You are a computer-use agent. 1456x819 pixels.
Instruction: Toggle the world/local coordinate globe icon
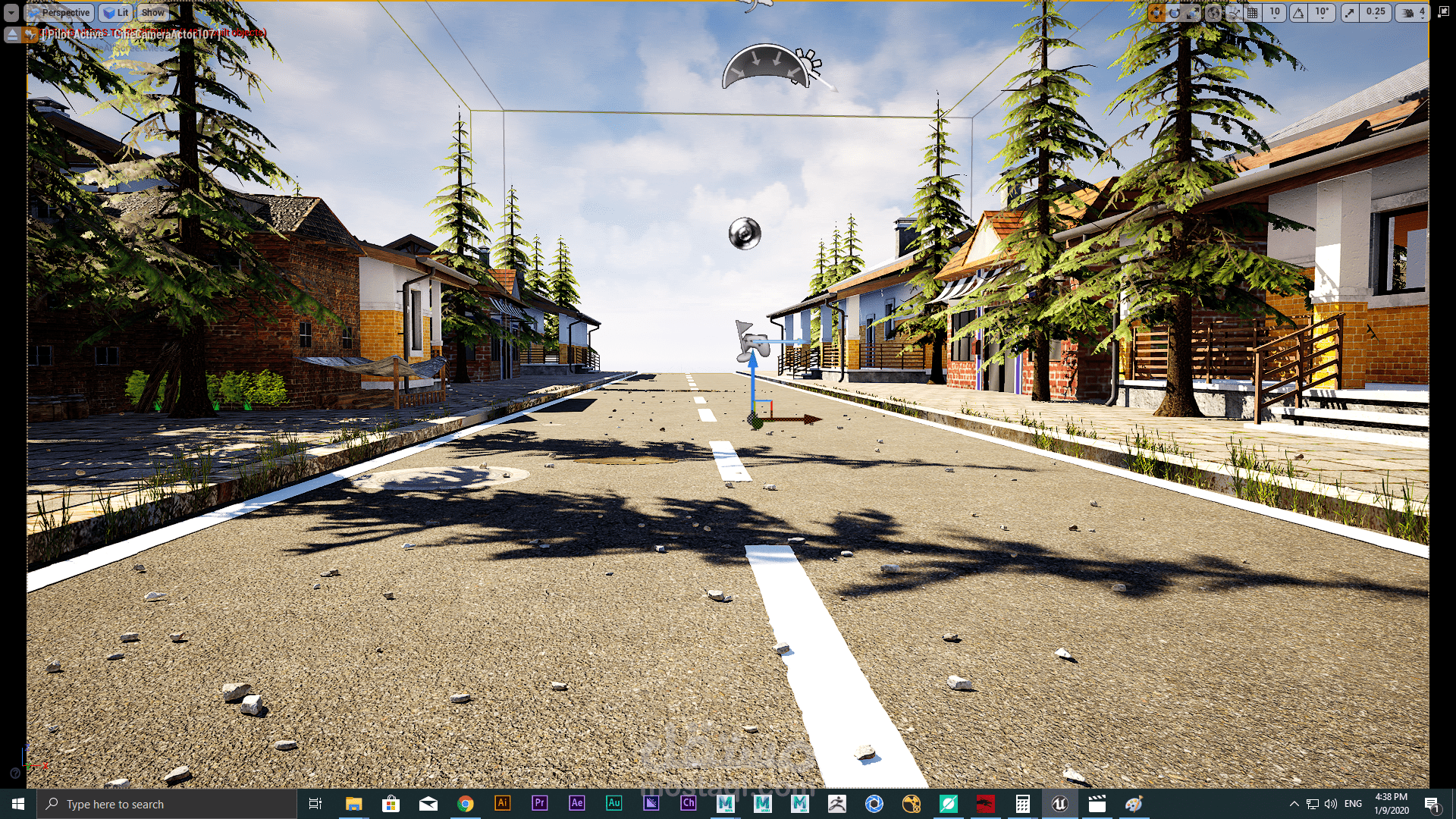(x=1213, y=13)
